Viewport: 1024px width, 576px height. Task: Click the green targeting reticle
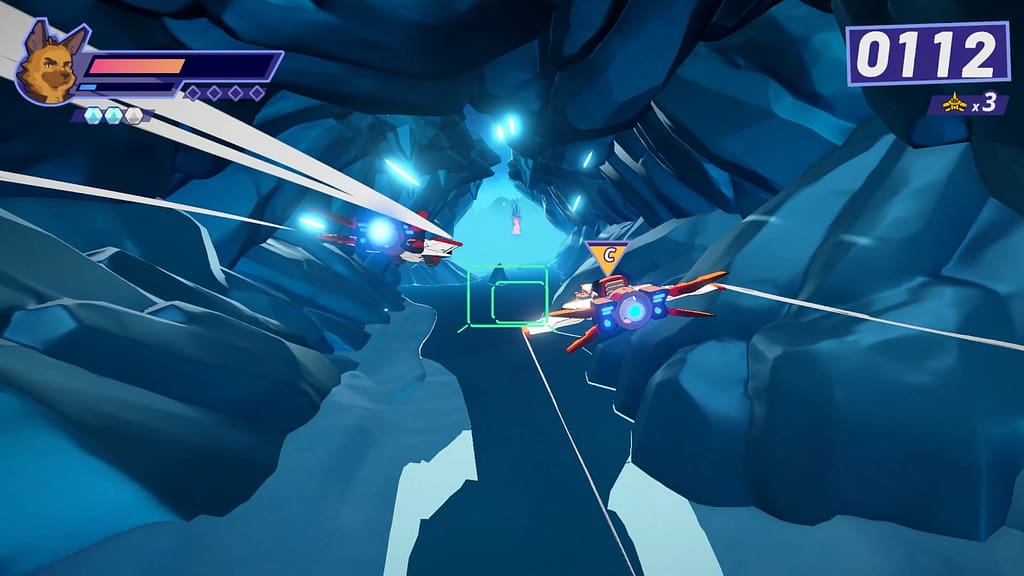pos(507,295)
